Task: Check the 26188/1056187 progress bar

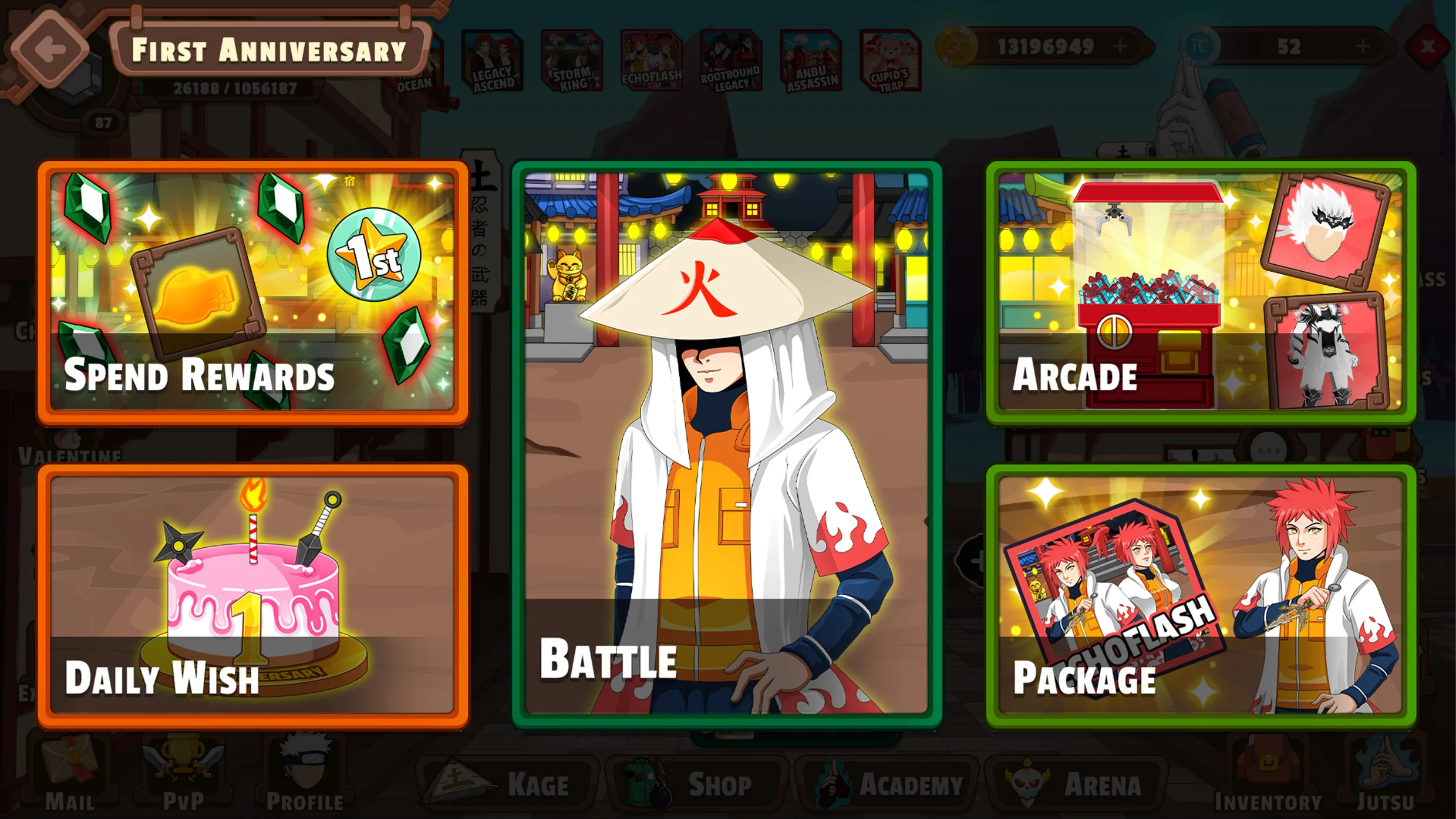Action: 235,89
